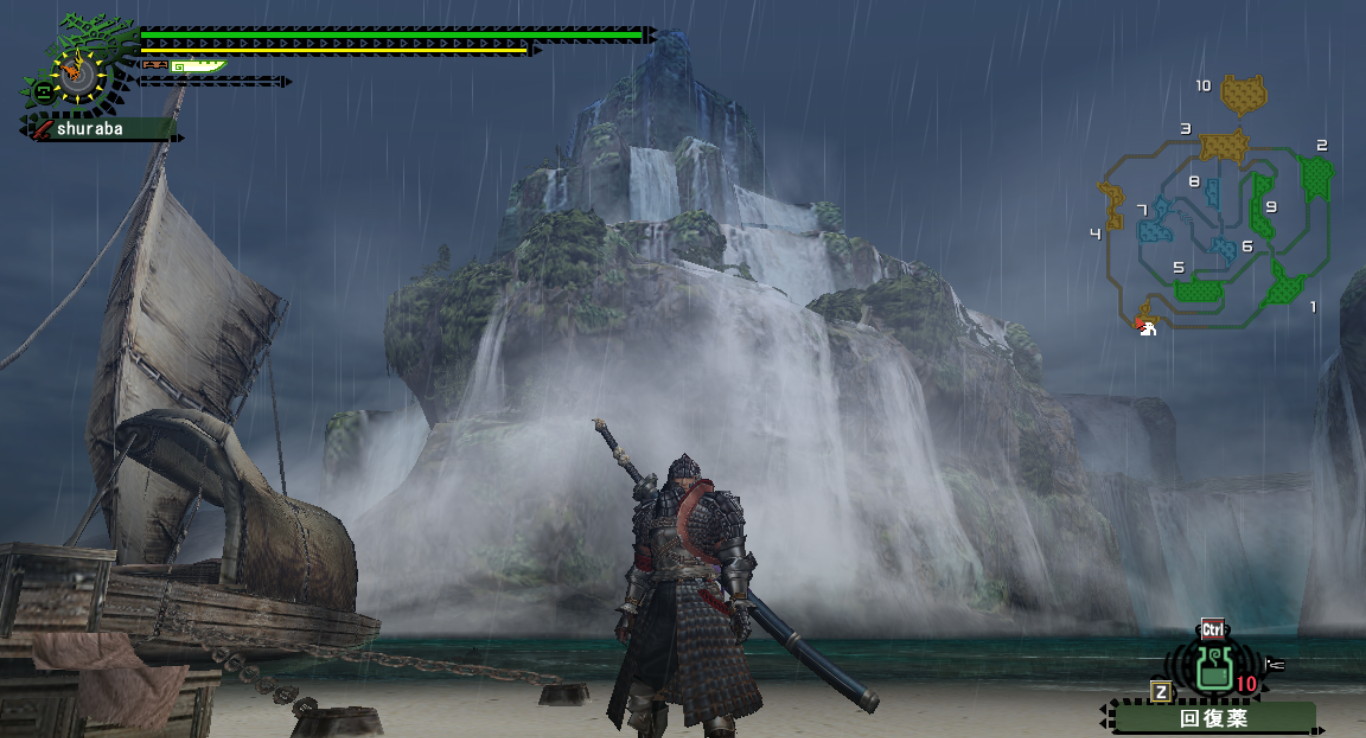Pick blue area 6 on the minimap

click(1223, 248)
